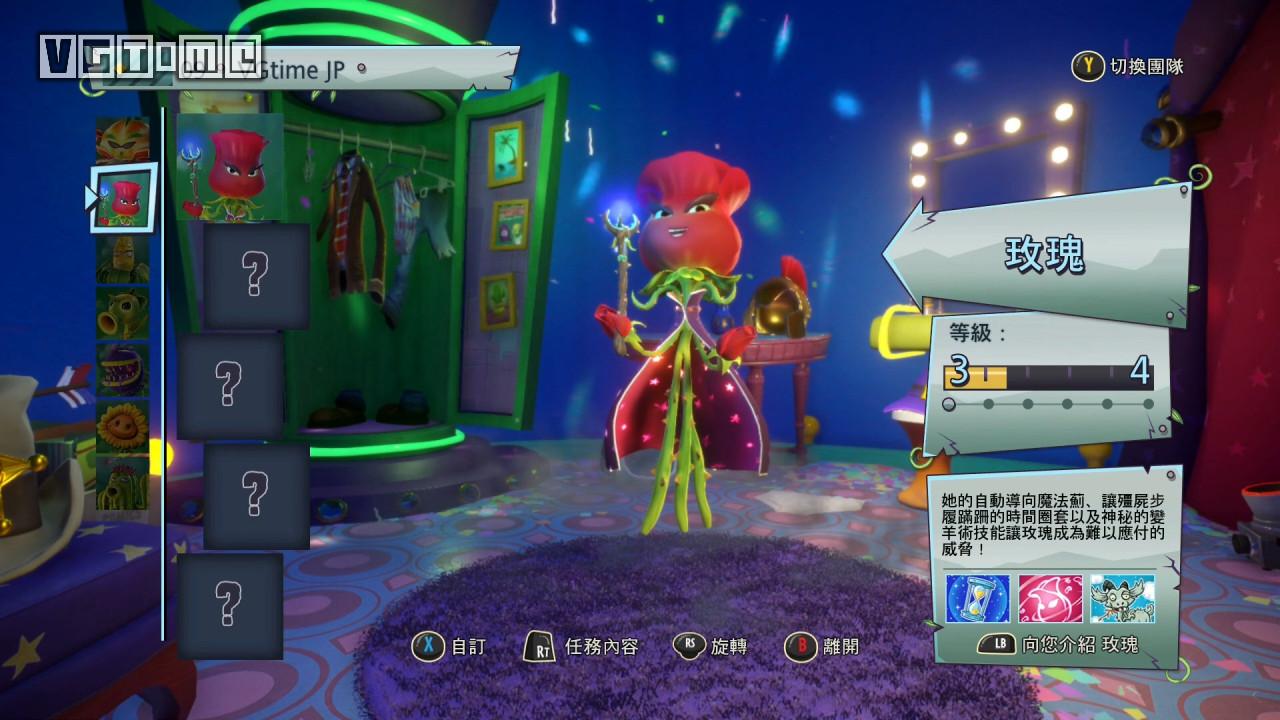
Task: View the Time Snare hourglass ability
Action: point(978,599)
